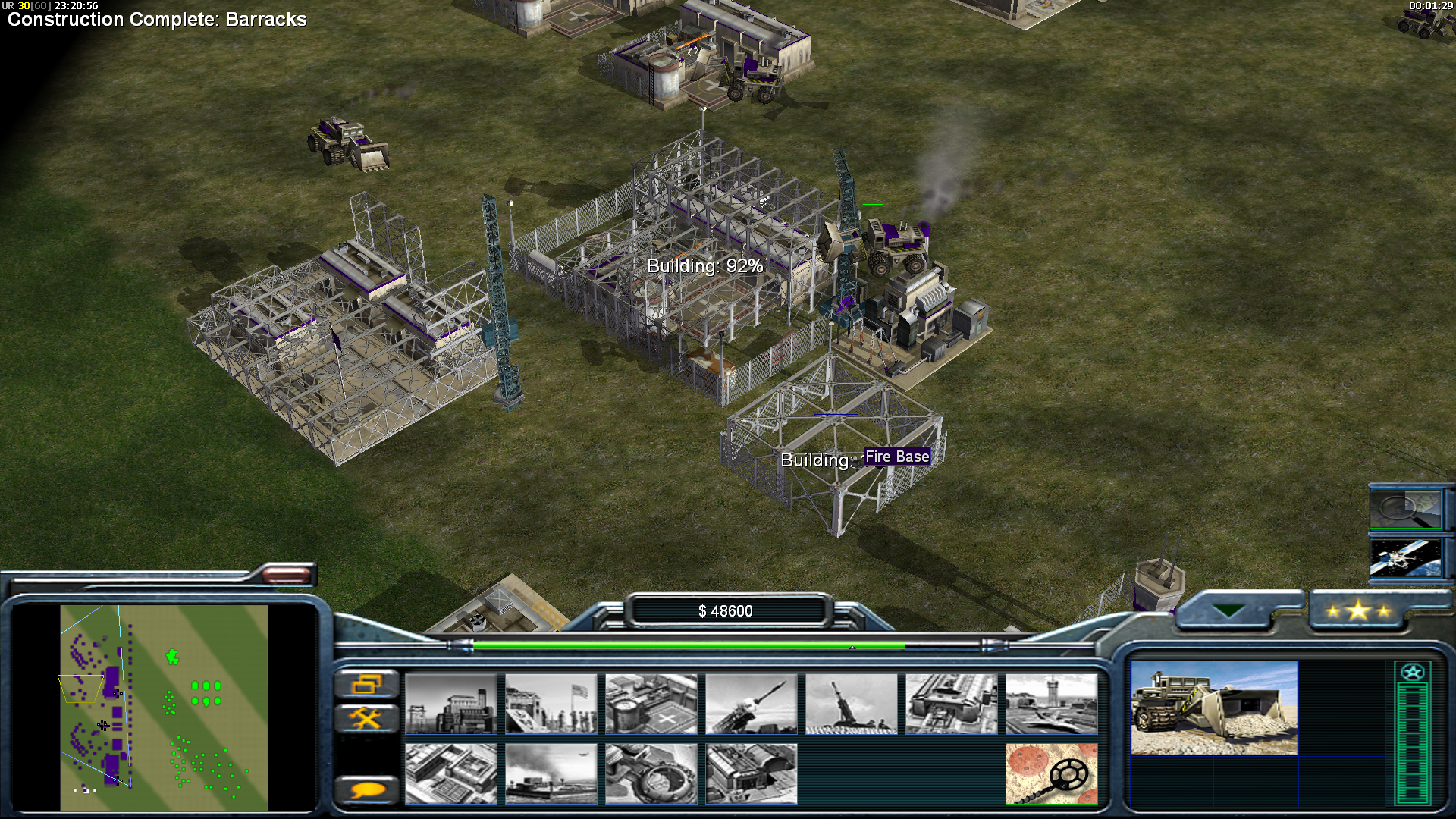
Task: Click the dozer unit portrait
Action: point(1213,708)
